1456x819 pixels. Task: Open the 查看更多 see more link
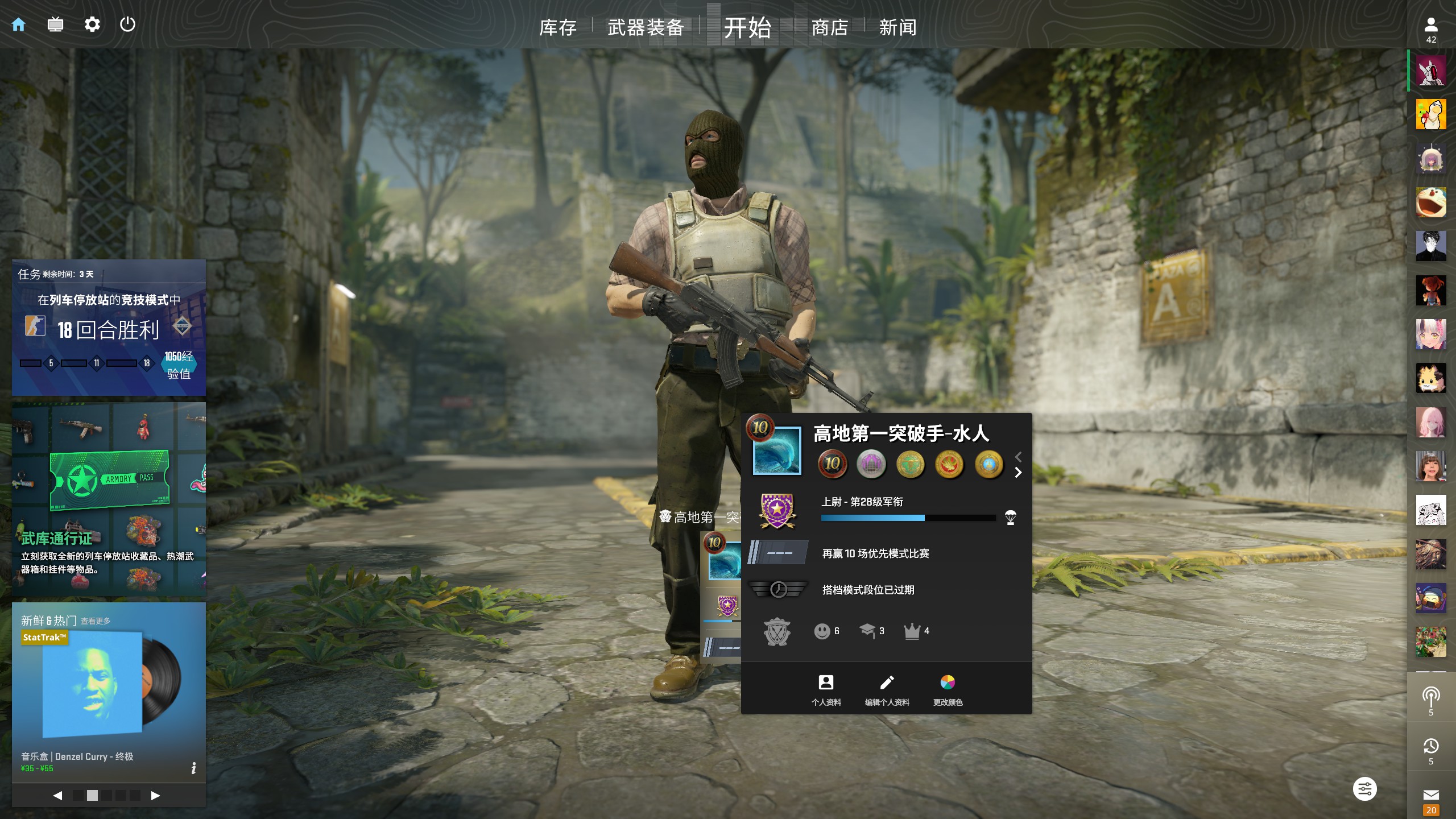pyautogui.click(x=96, y=621)
